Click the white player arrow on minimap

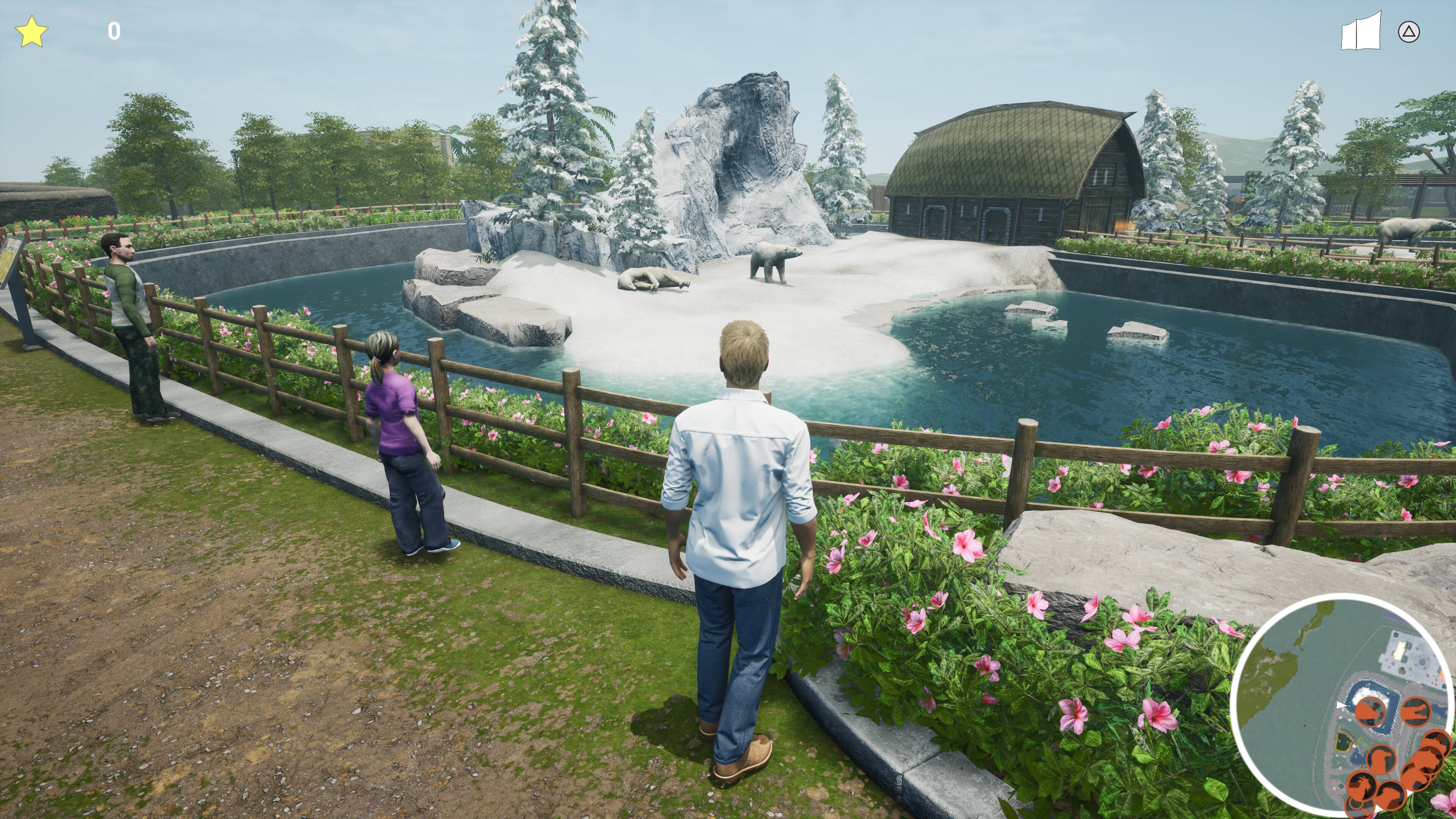pos(1341,705)
